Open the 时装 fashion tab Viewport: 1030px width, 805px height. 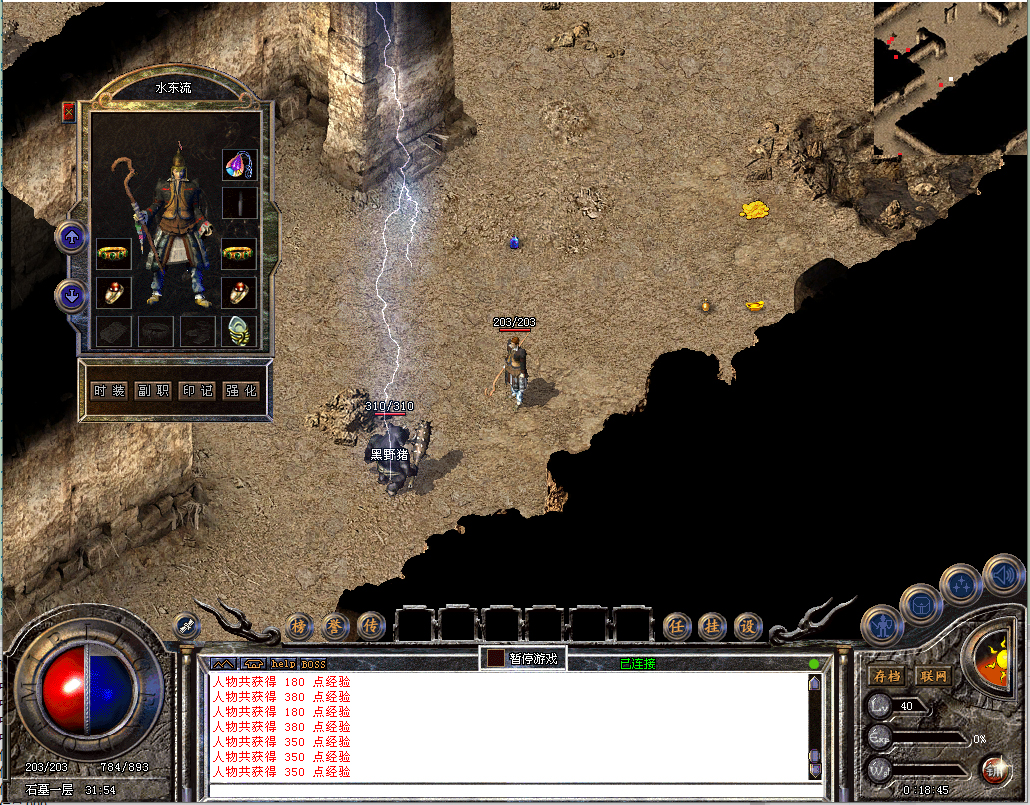pyautogui.click(x=109, y=391)
